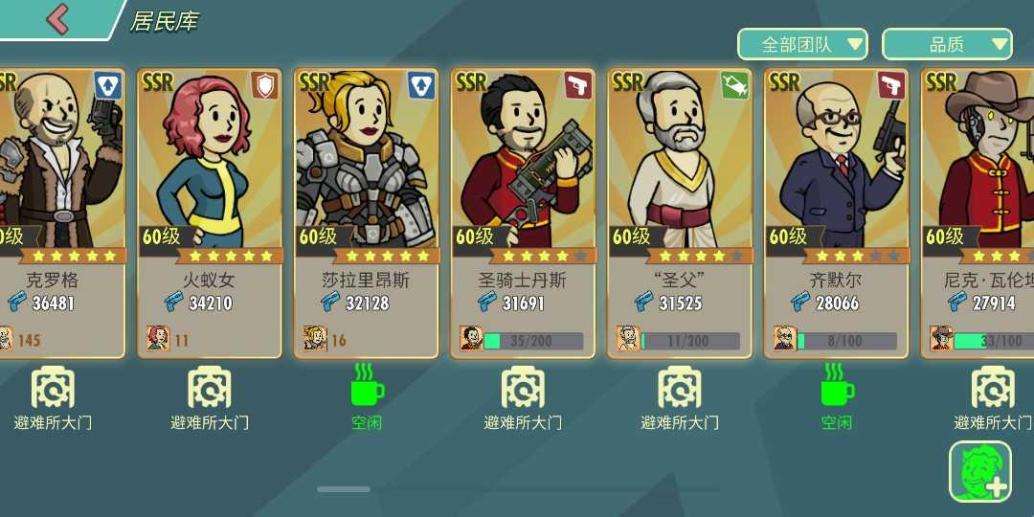This screenshot has width=1034, height=517.
Task: Select the 齐默尔 dweller card
Action: point(836,212)
